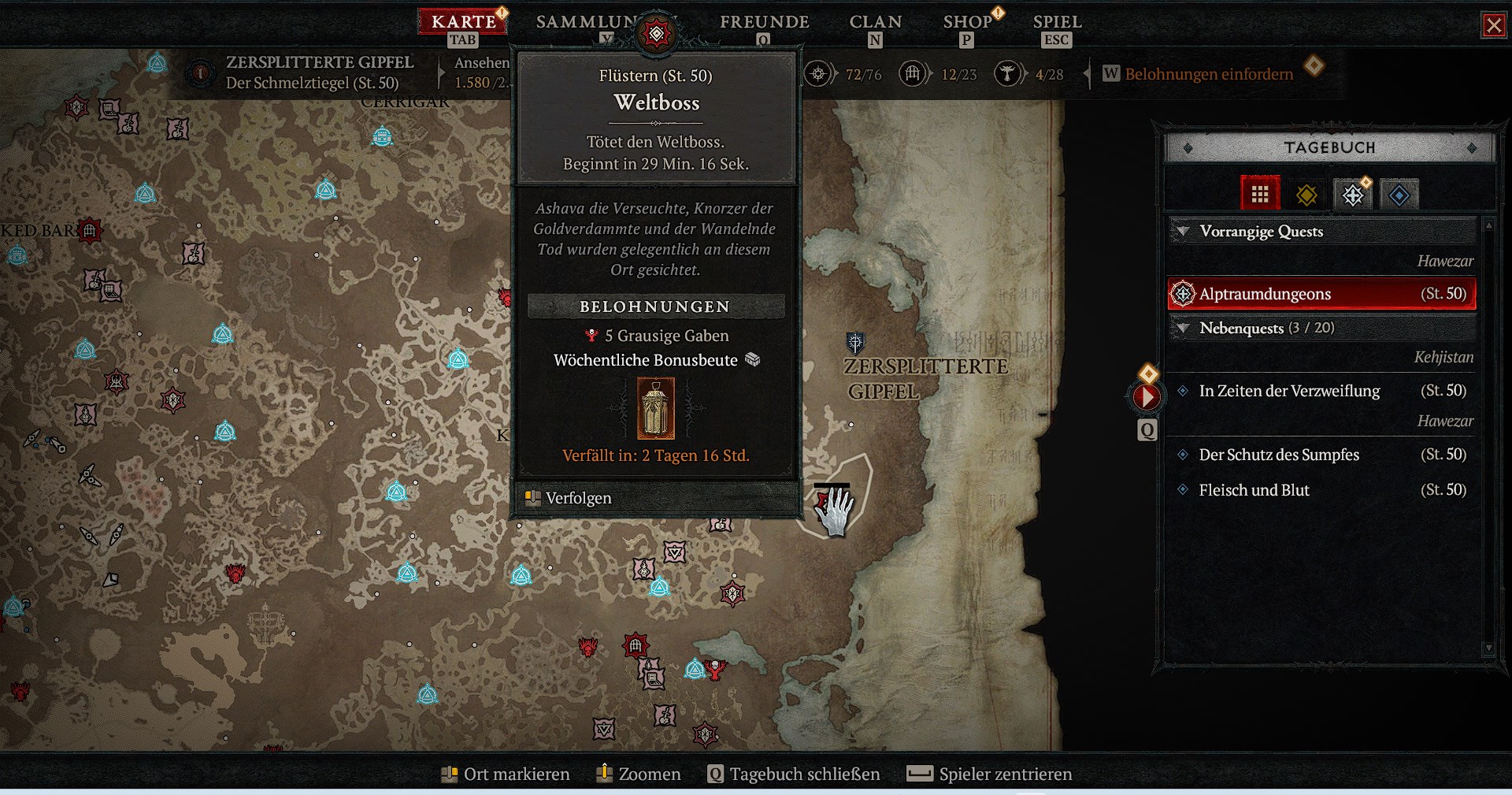Collapse the Nebenquests section
Screen dimensions: 1512x795
(x=1182, y=329)
